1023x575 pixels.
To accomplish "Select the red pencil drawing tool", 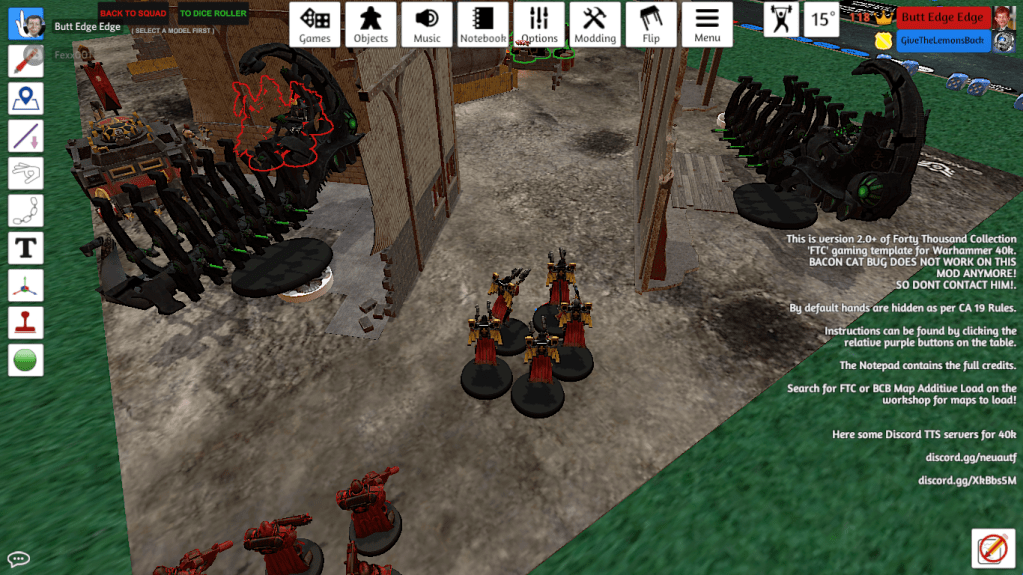I will [x=26, y=60].
